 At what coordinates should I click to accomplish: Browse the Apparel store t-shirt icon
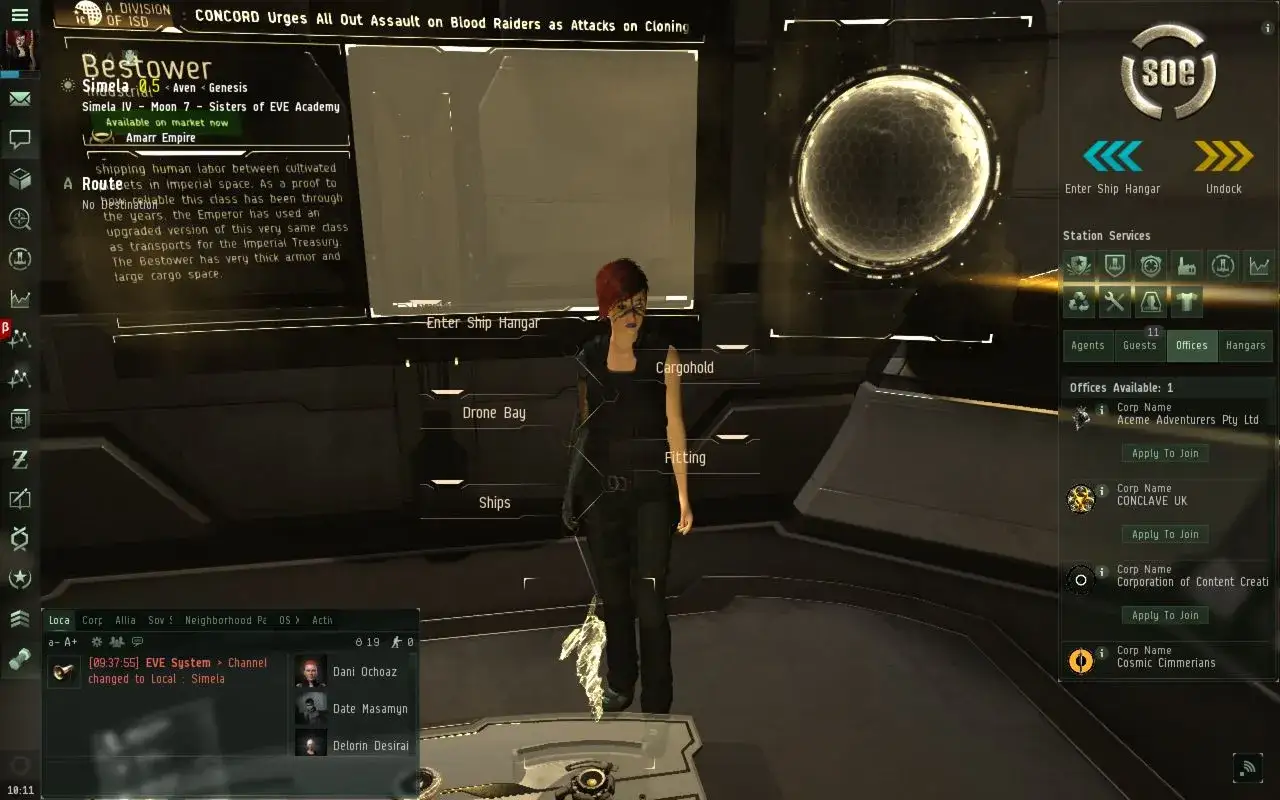[x=1187, y=302]
